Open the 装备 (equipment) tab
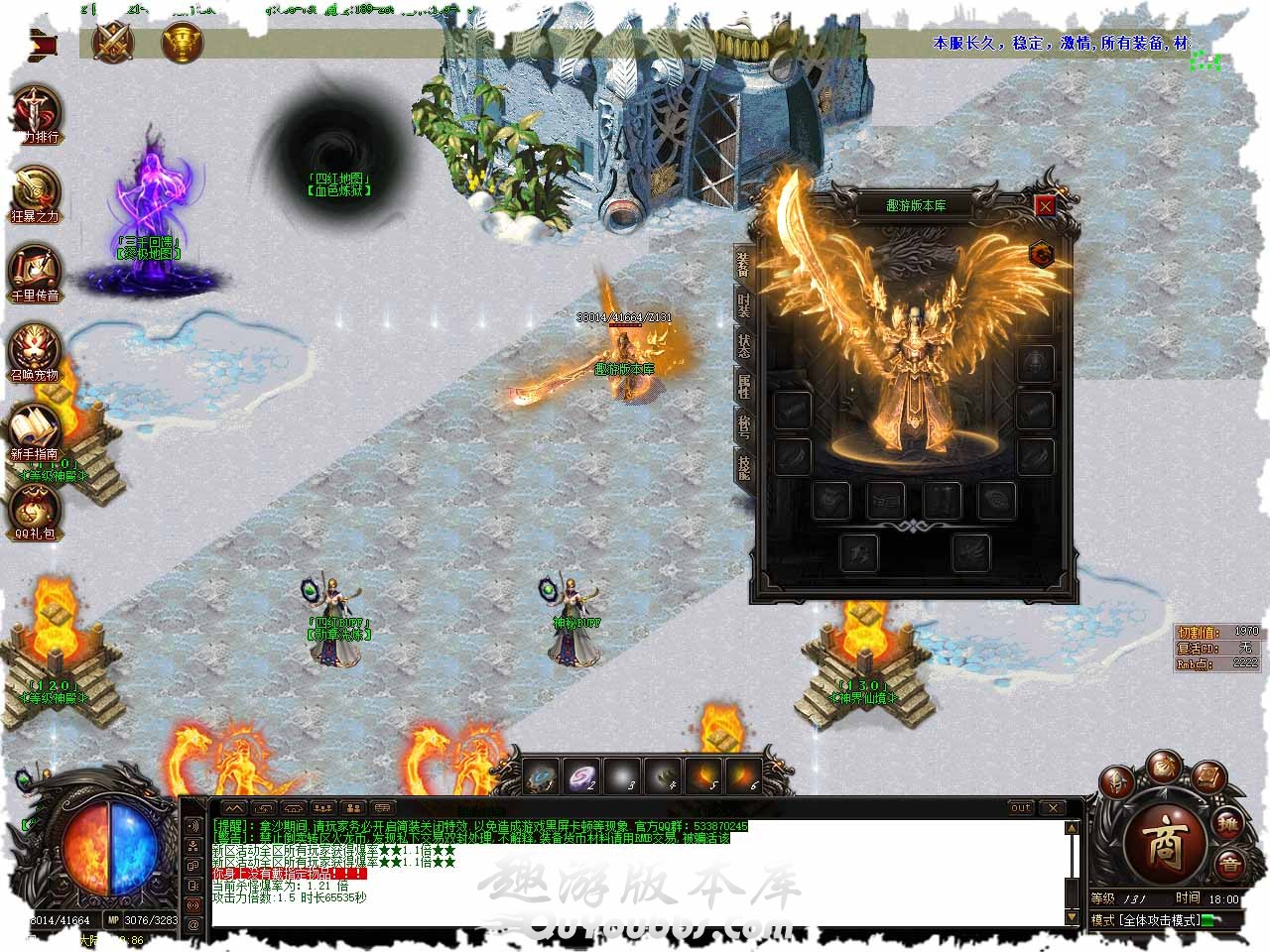The image size is (1270, 952). (744, 265)
